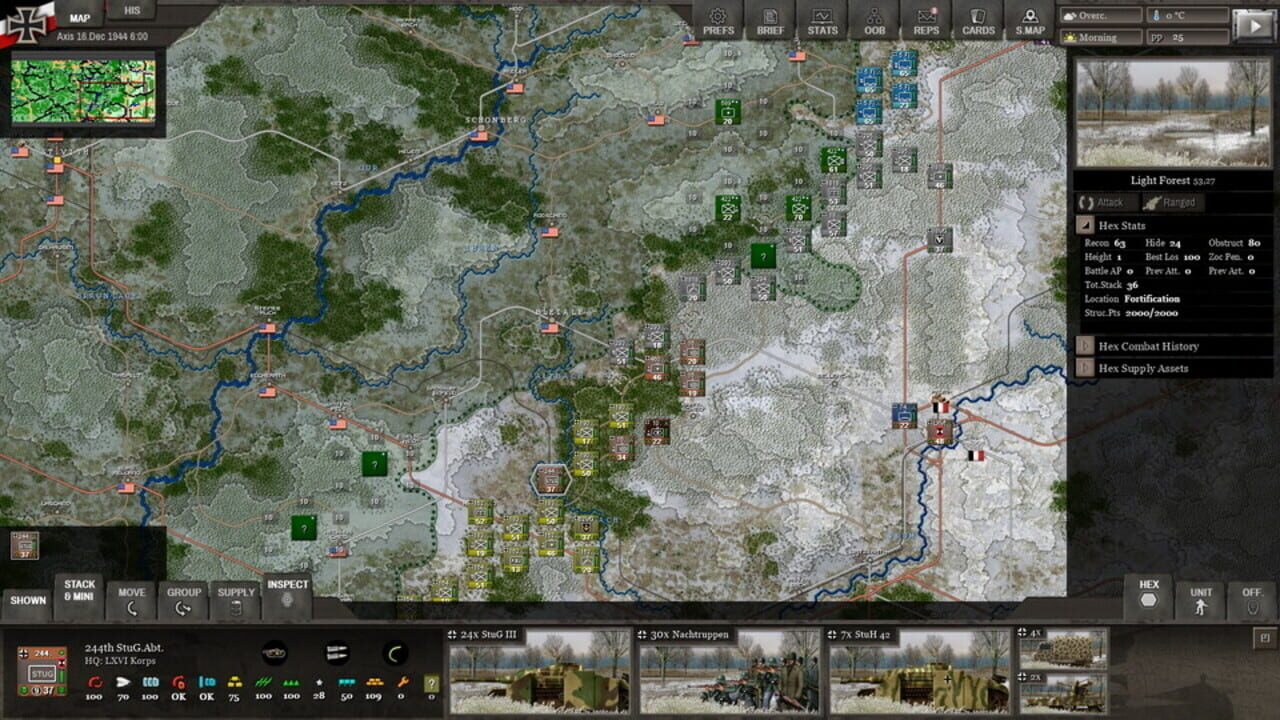Click the Overc. weather display
This screenshot has height=720, width=1280.
tap(1101, 14)
